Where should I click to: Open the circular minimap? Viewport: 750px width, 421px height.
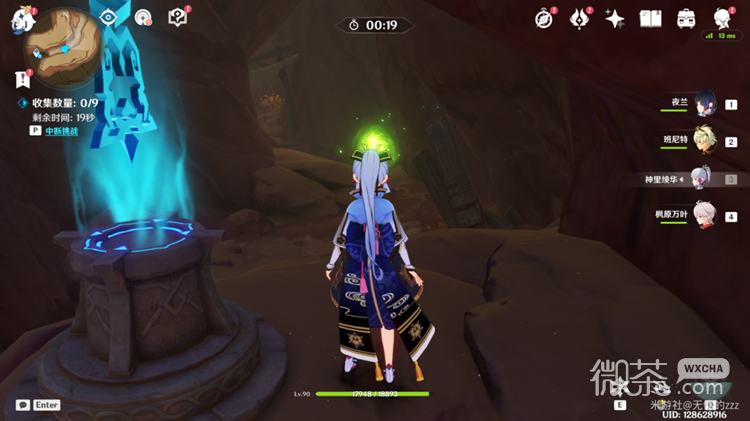pyautogui.click(x=62, y=42)
